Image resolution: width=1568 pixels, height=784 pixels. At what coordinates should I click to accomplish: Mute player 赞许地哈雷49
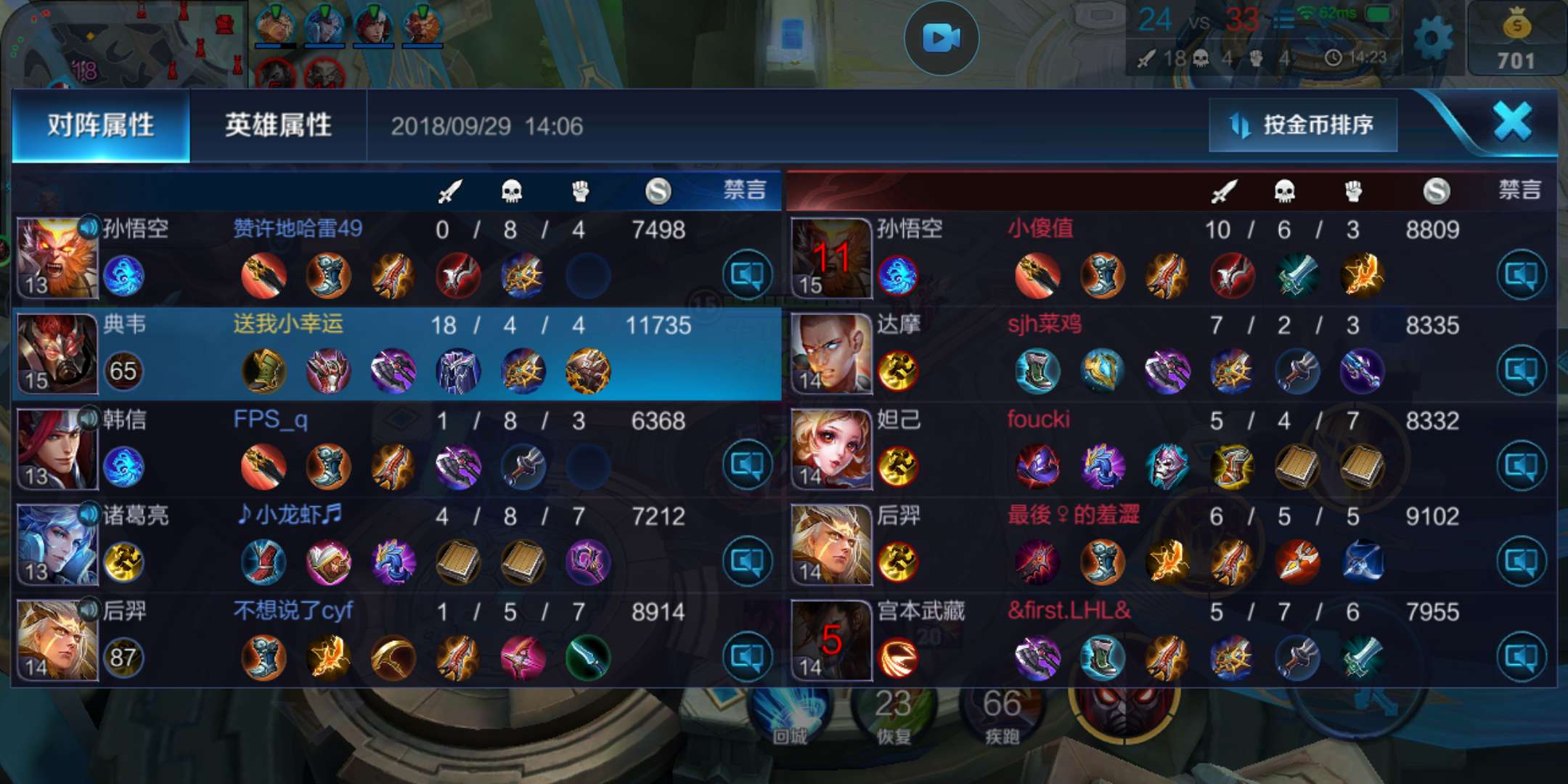tap(747, 274)
